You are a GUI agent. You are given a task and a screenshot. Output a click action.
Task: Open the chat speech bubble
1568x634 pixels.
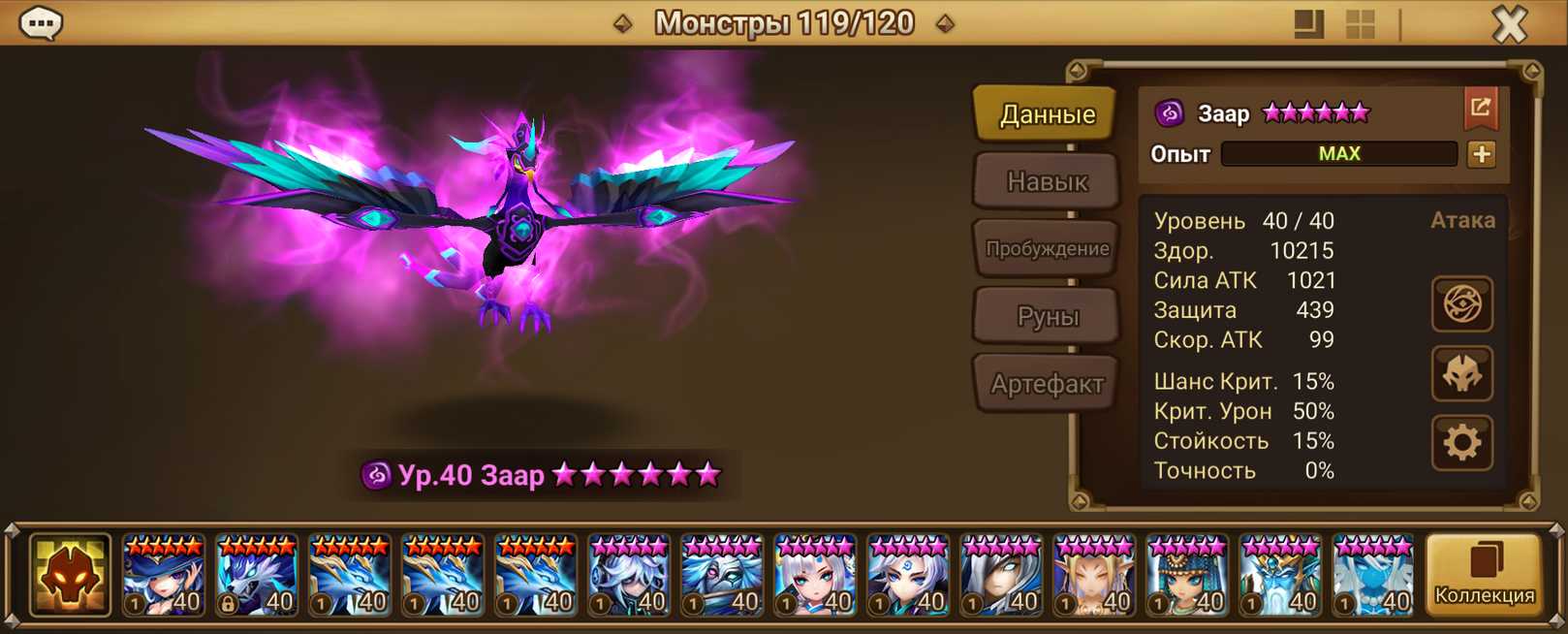click(x=41, y=23)
